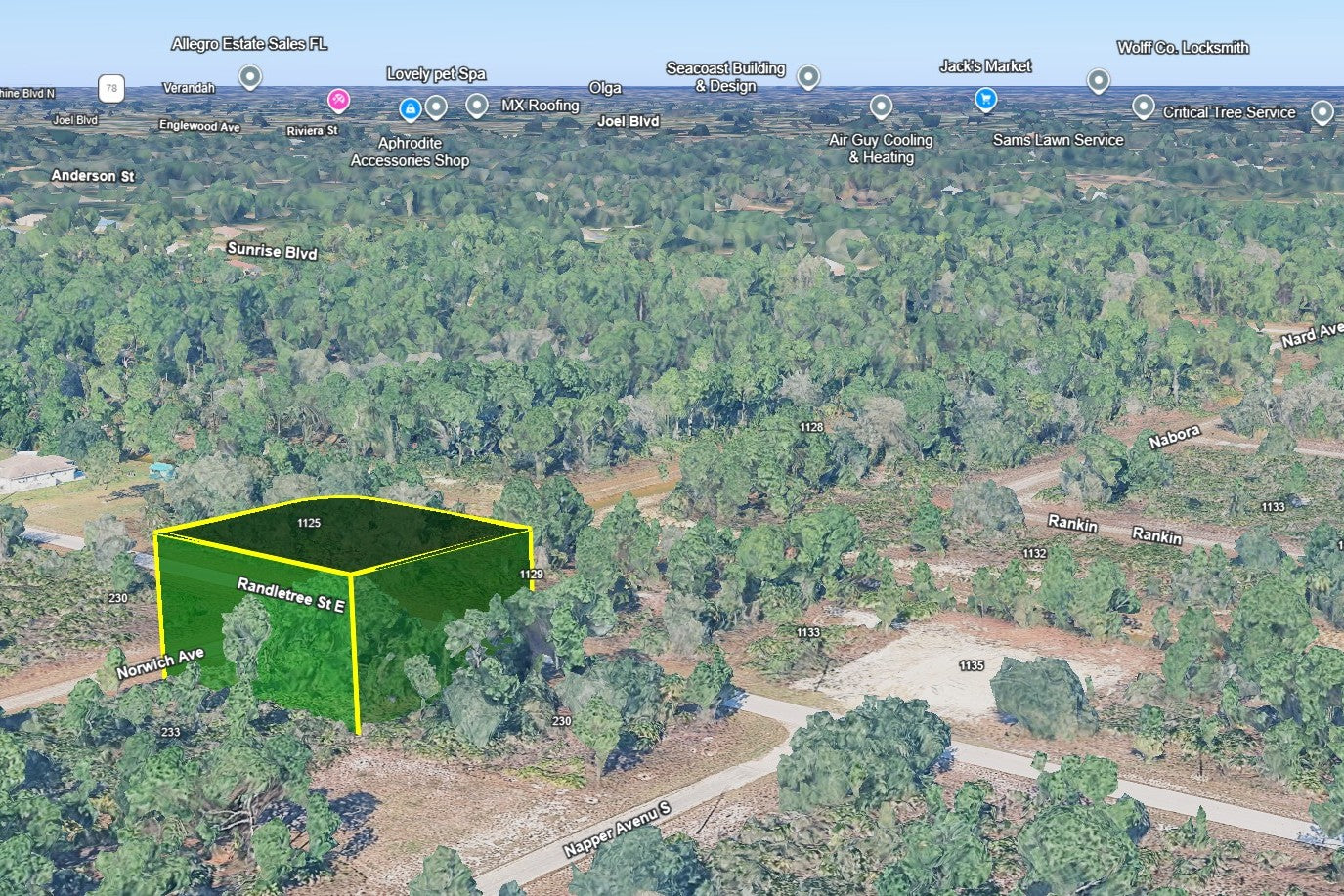1344x896 pixels.
Task: Select the pin below Wolff Co. Locksmith label
Action: point(1099,80)
